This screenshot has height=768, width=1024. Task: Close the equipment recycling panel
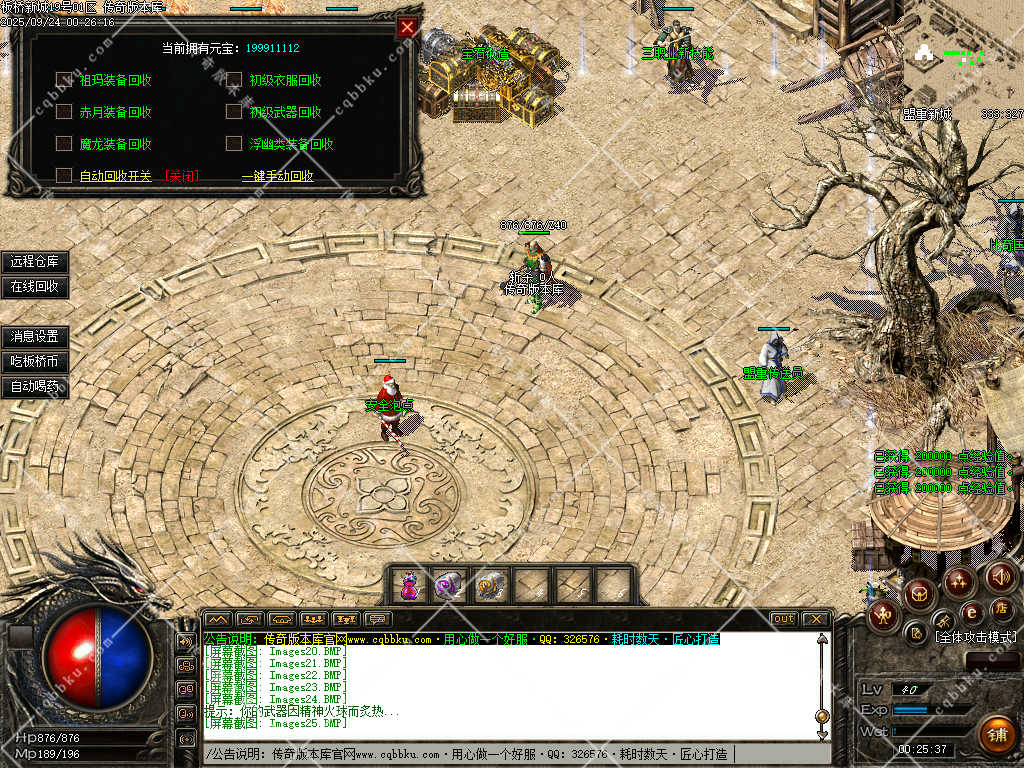tap(407, 28)
